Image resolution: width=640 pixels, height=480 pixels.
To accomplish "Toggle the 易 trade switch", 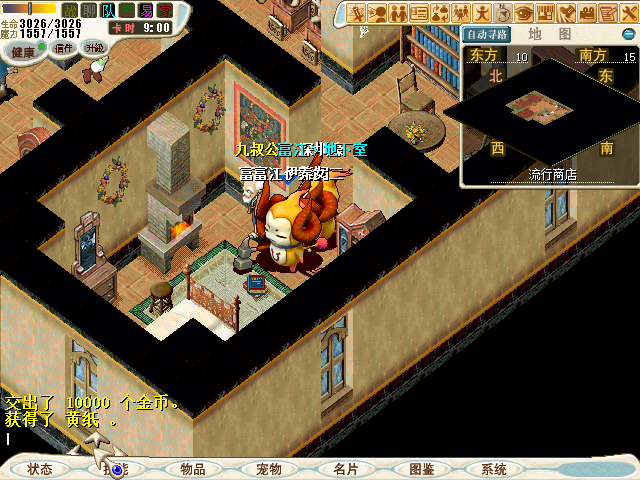I will pyautogui.click(x=146, y=10).
